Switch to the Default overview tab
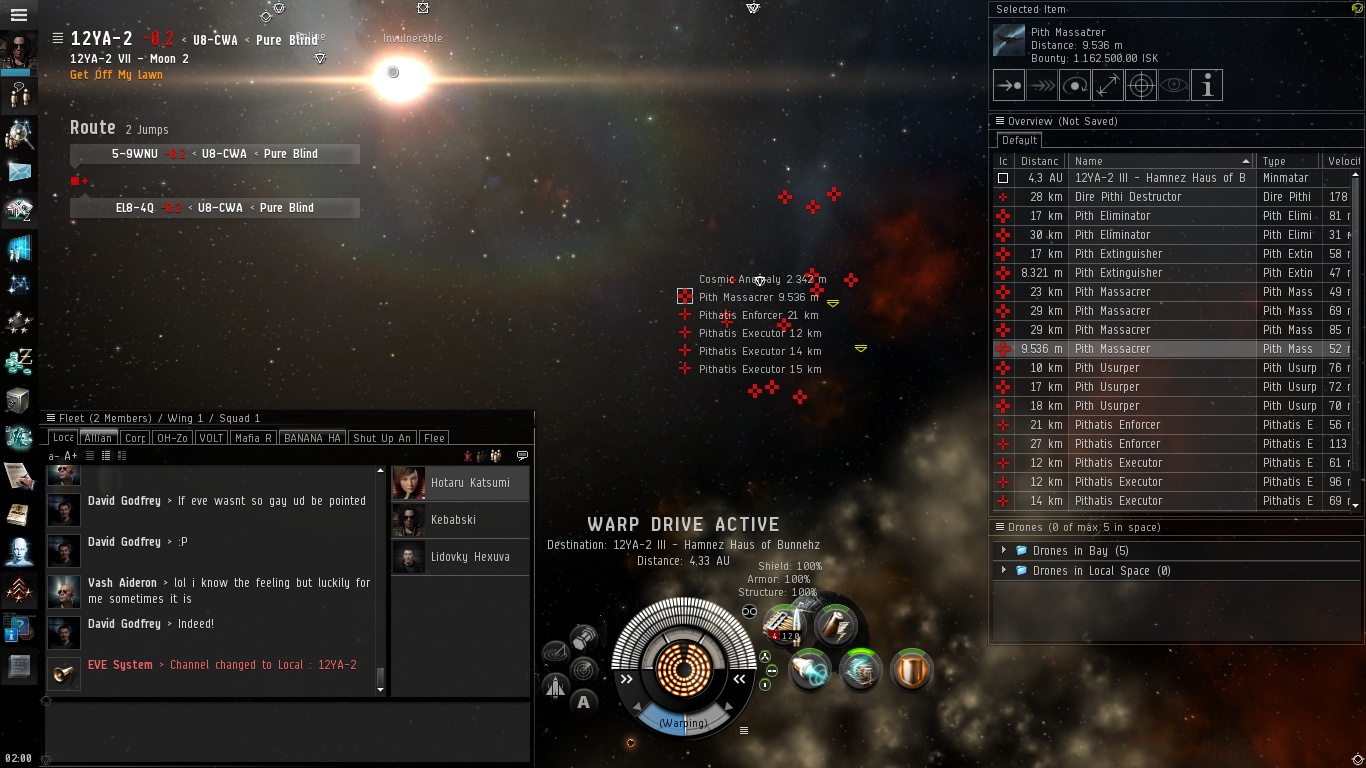 point(1019,141)
